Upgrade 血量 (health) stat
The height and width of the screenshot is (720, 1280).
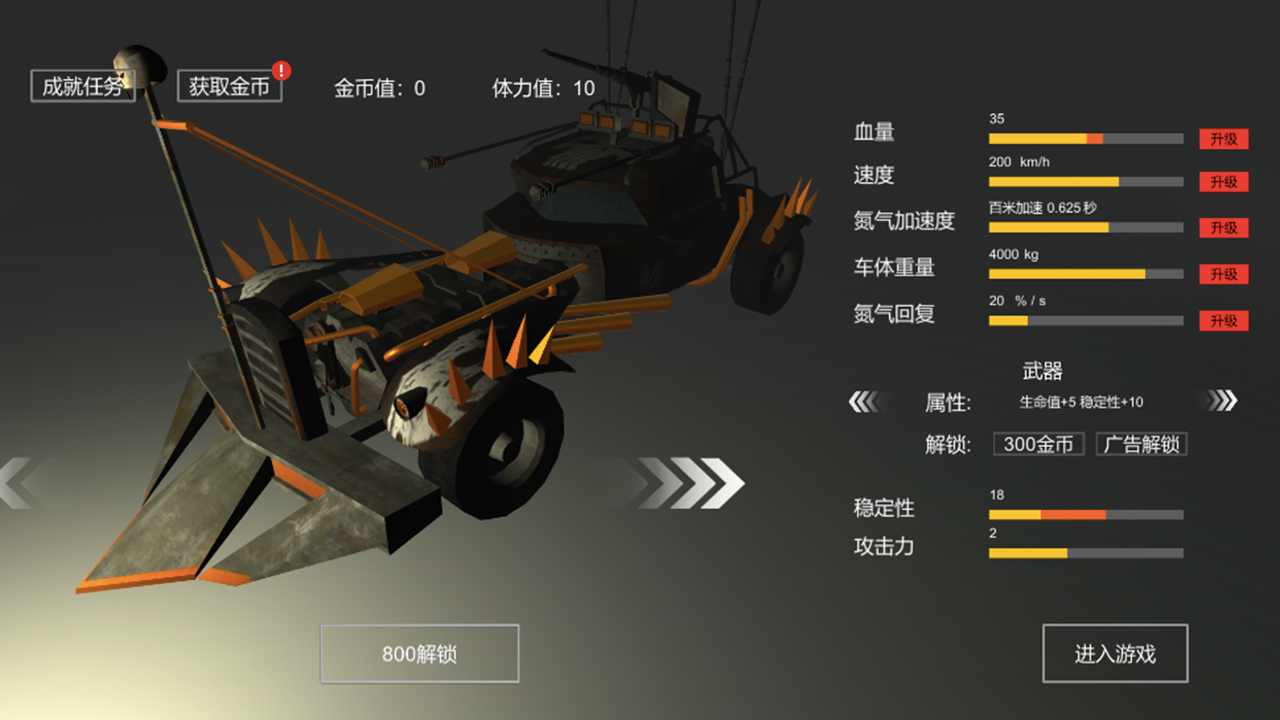click(x=1222, y=139)
